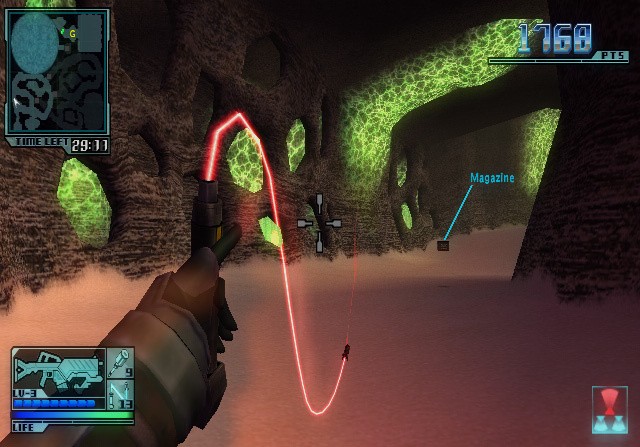640x447 pixels.
Task: Click the yellow G marker on the minimap
Action: coord(72,33)
